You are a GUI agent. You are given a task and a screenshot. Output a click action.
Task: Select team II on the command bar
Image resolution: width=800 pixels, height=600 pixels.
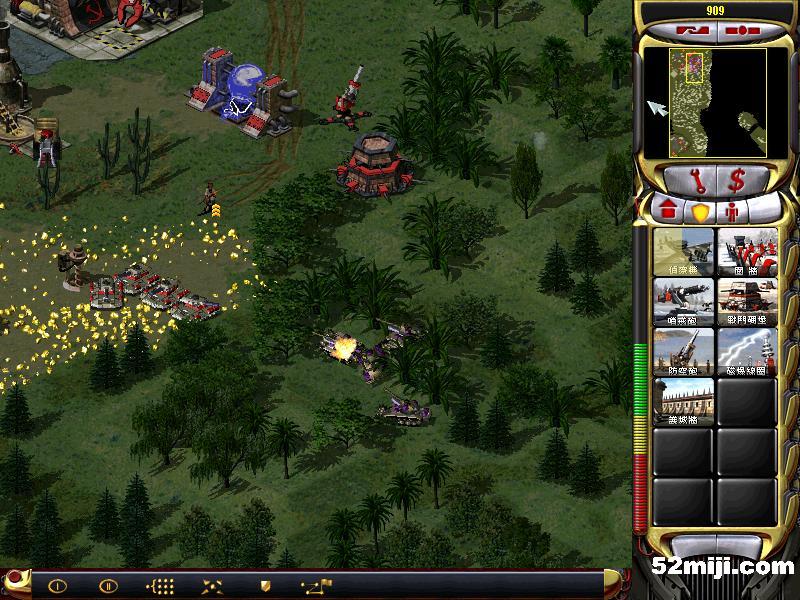[x=109, y=585]
